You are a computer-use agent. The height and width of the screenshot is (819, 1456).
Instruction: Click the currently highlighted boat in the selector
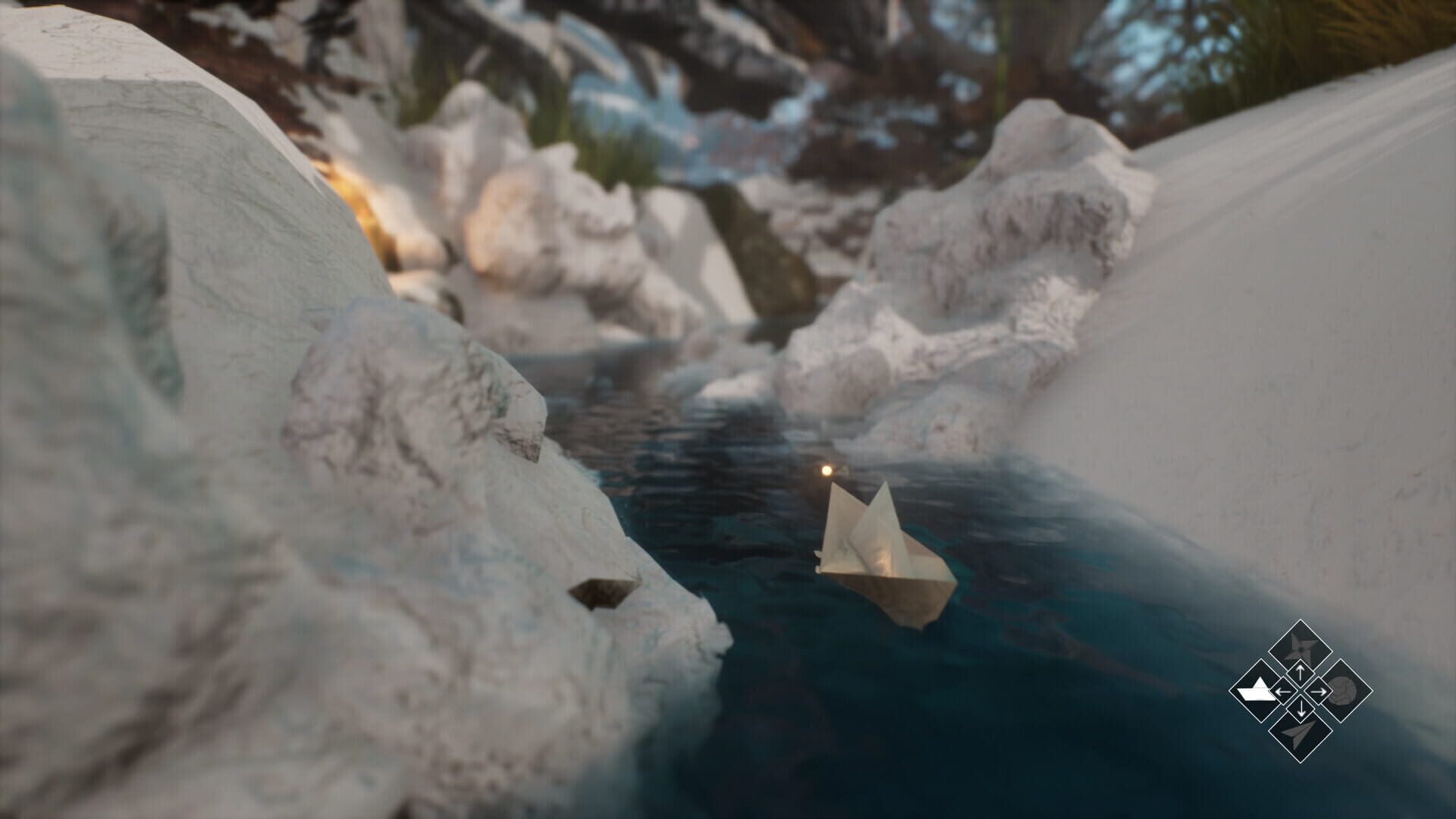(1257, 691)
